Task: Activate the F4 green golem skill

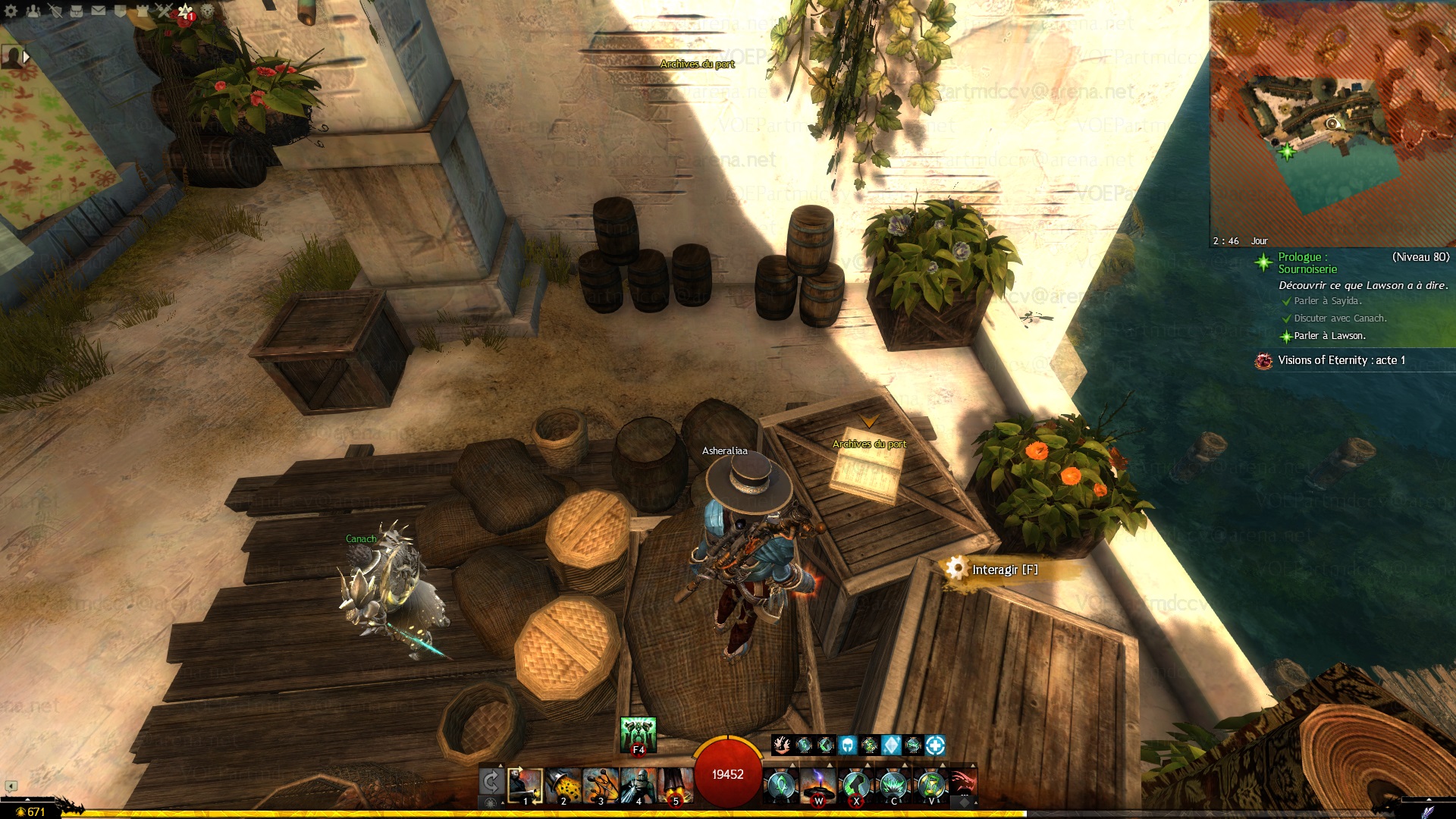Action: 638,736
